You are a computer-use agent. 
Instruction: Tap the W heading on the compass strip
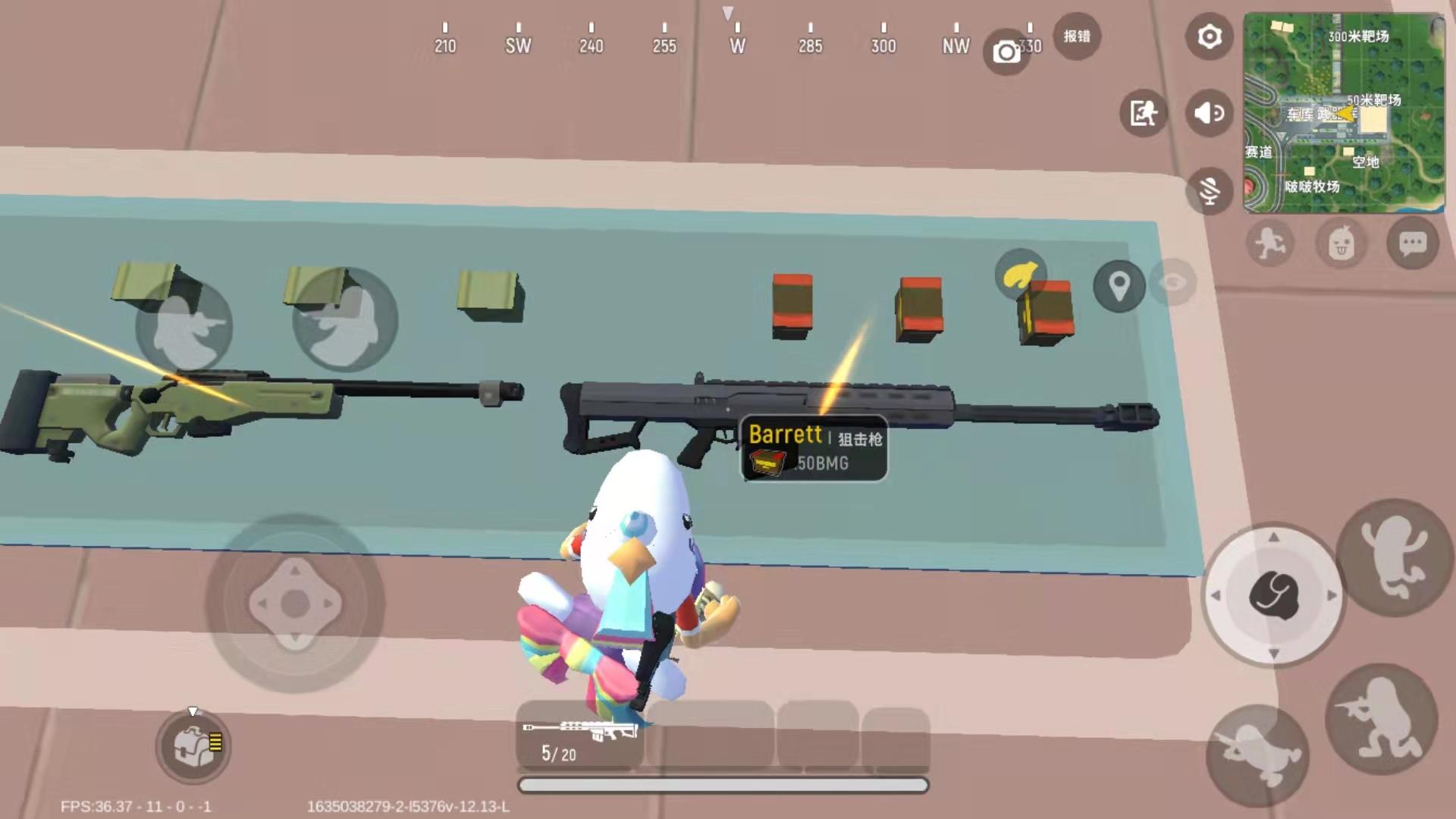(x=736, y=45)
